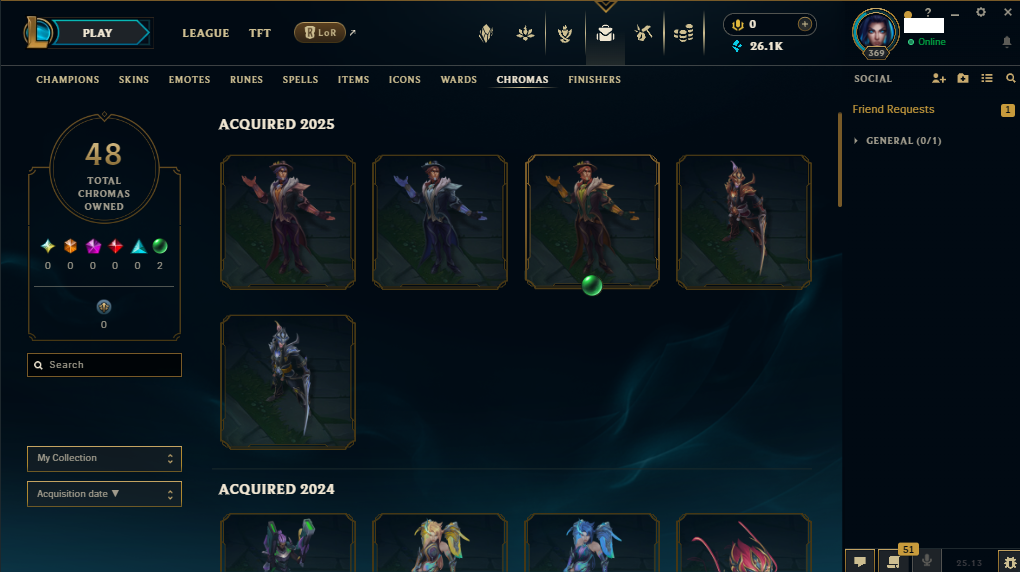1020x572 pixels.
Task: Go to the Runes tab
Action: 246,80
